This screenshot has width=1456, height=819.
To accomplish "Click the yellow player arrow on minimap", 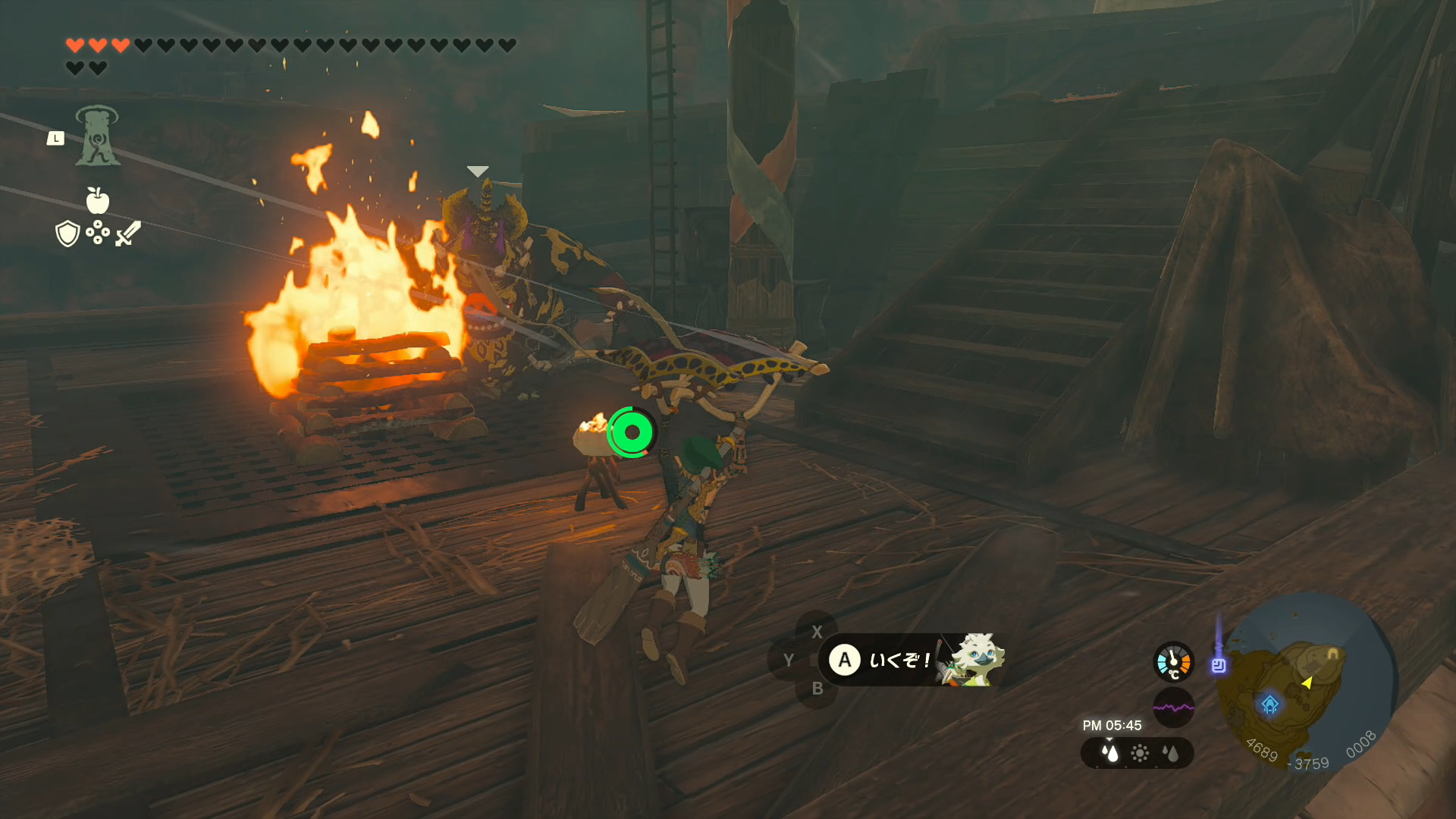I will [x=1307, y=682].
